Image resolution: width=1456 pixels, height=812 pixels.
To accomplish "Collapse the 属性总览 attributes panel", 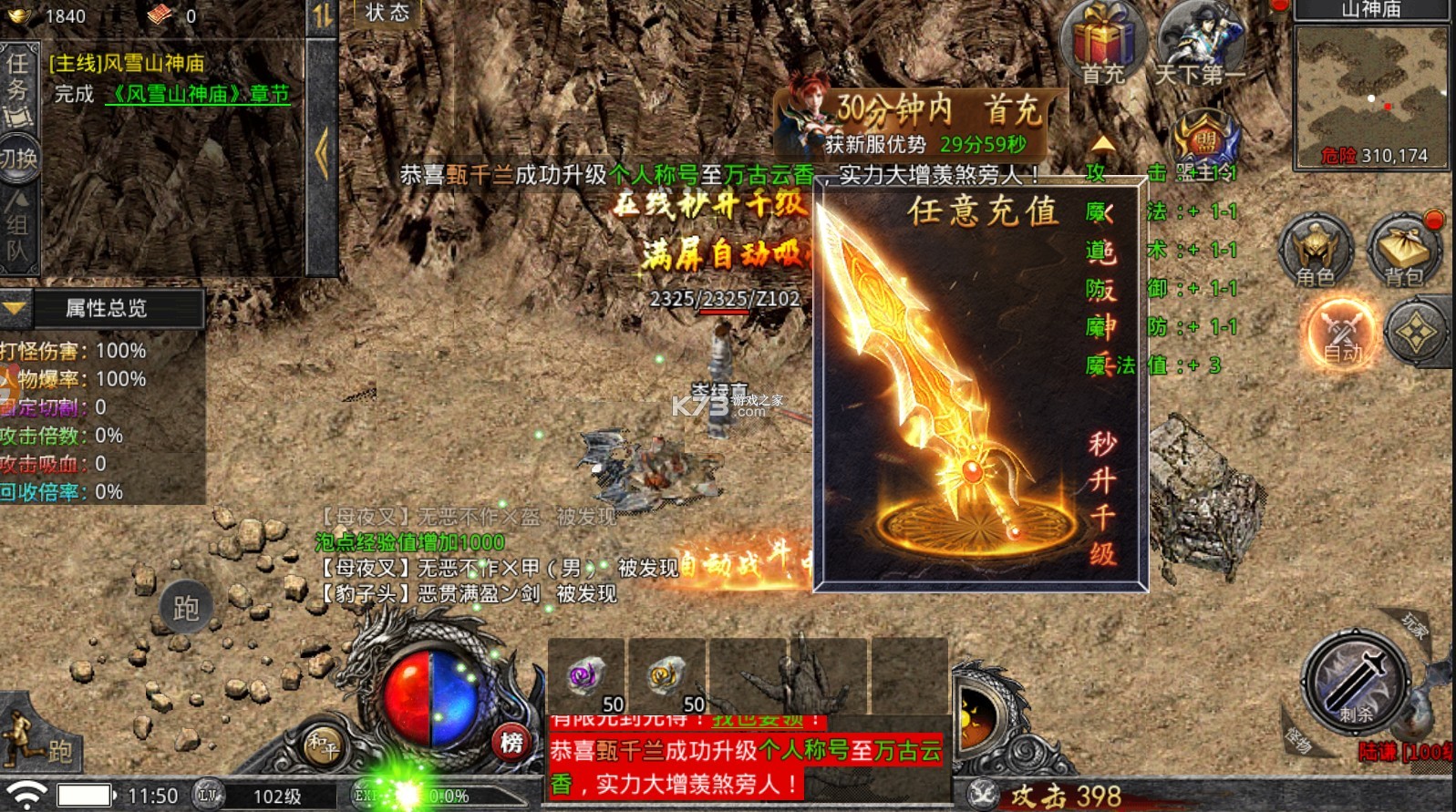I will [x=15, y=308].
